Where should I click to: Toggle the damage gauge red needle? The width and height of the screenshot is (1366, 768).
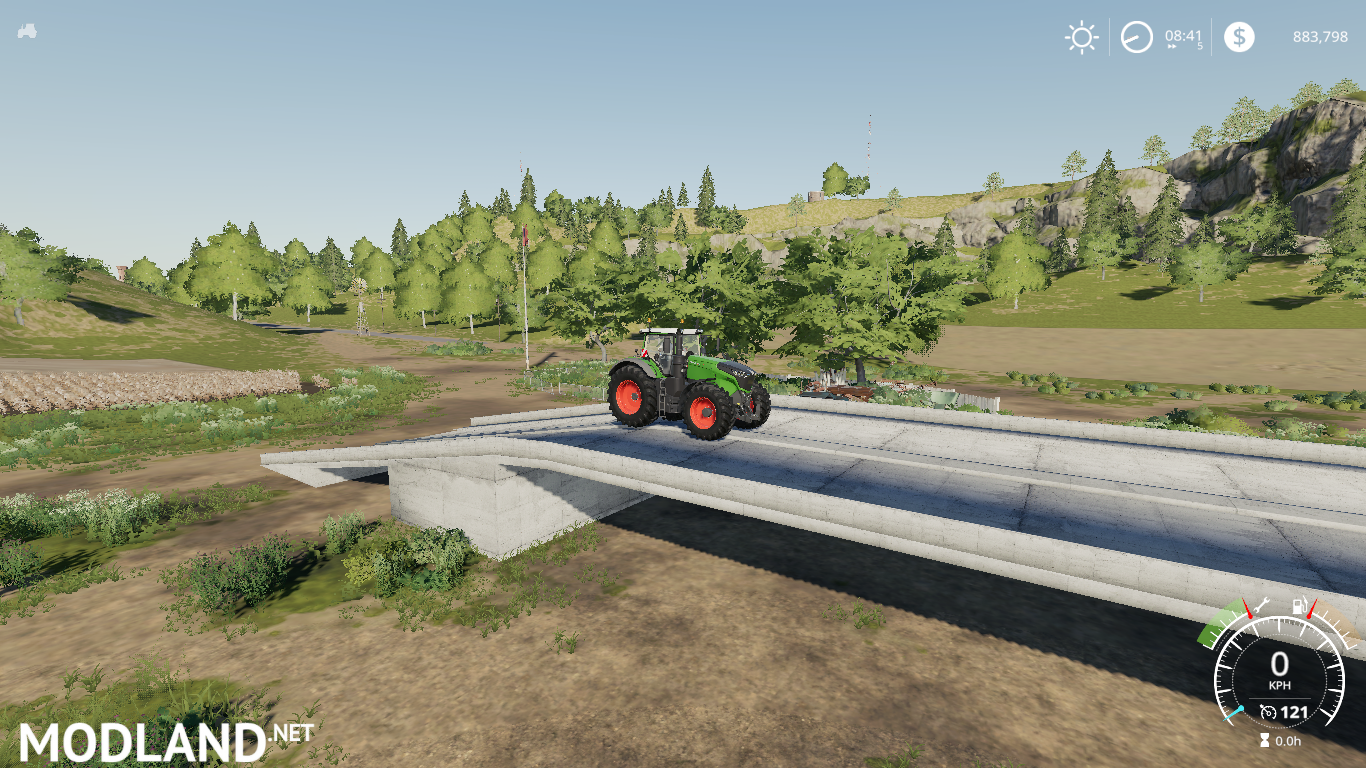[1248, 610]
